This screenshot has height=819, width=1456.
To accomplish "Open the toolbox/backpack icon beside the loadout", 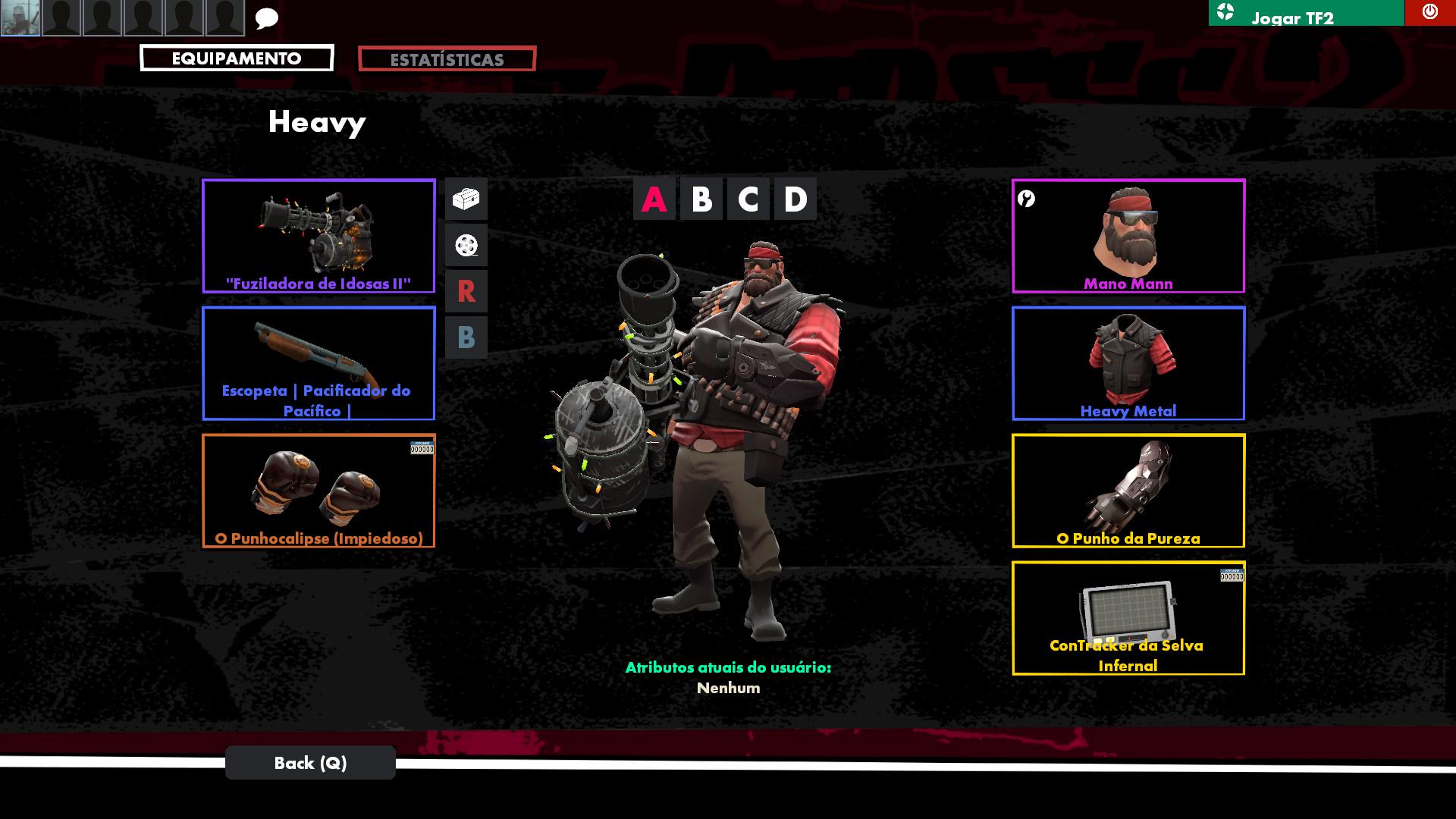I will point(466,197).
